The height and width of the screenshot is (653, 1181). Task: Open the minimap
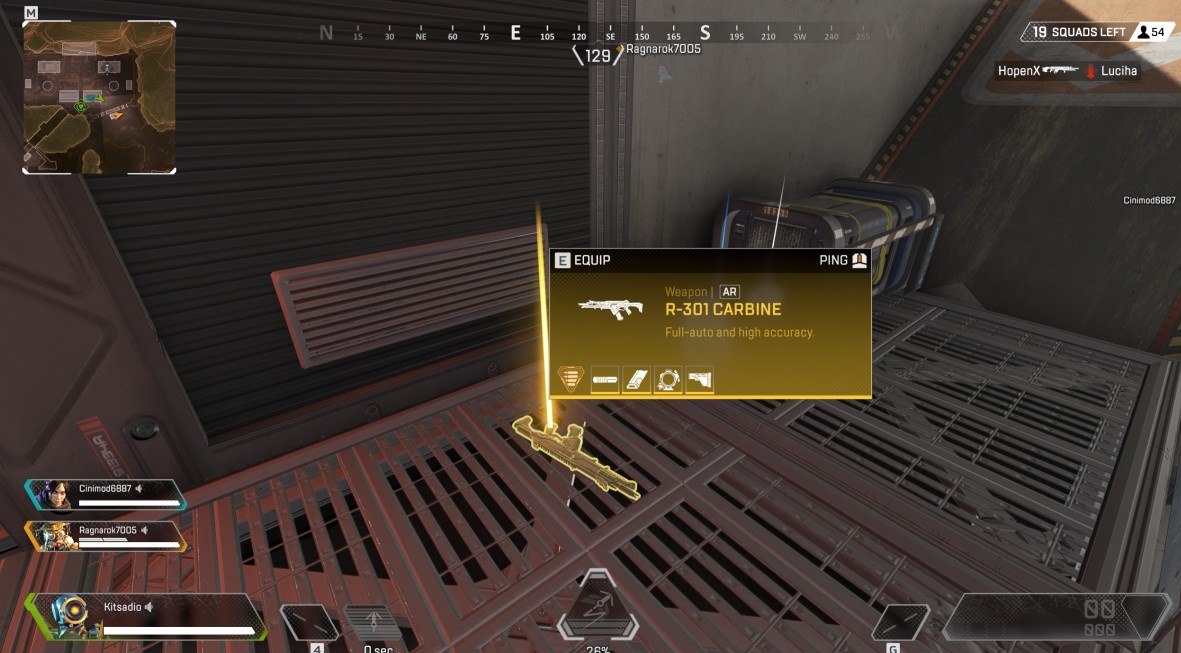(x=99, y=97)
